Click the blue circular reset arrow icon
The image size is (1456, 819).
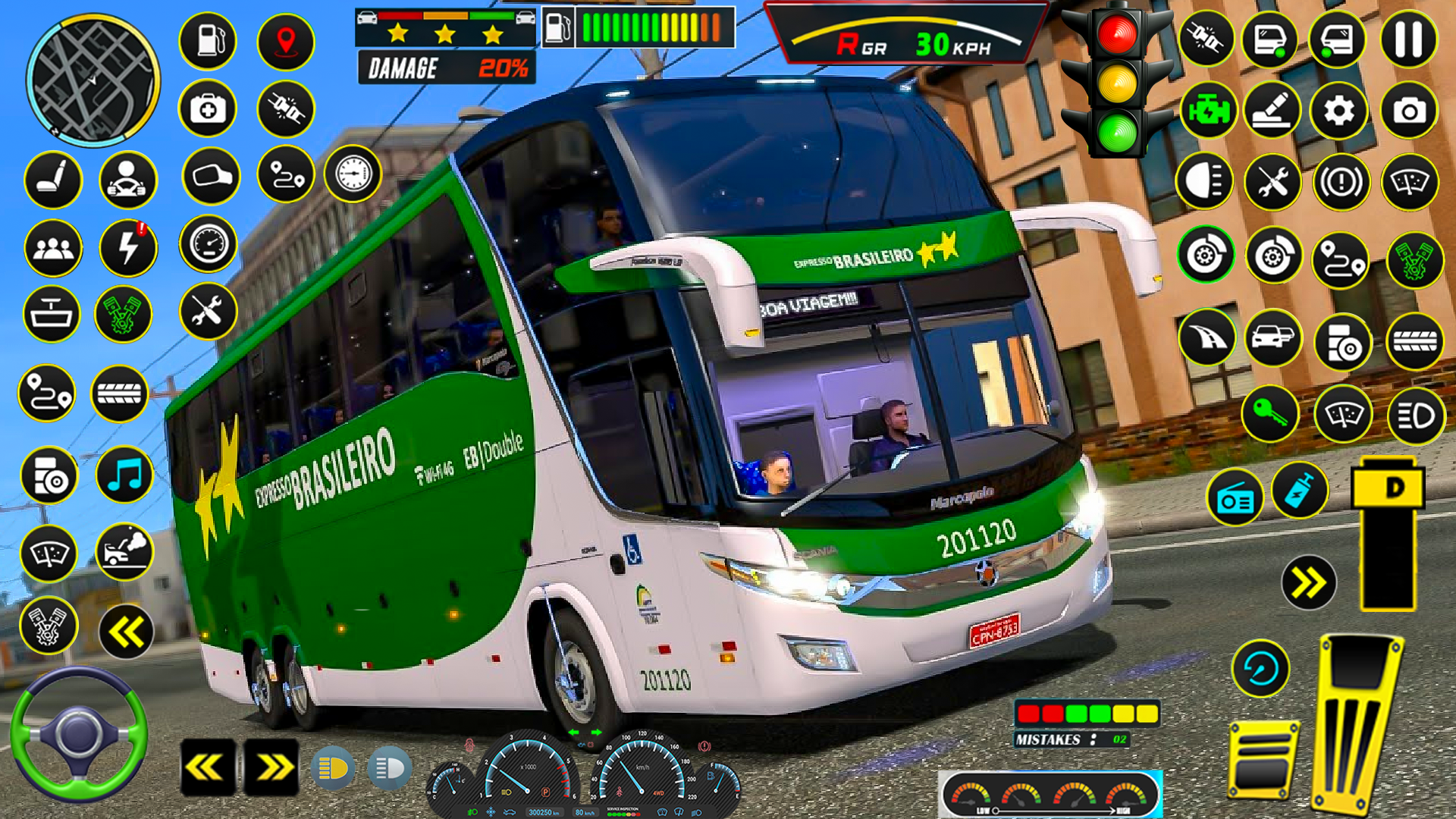click(1260, 669)
